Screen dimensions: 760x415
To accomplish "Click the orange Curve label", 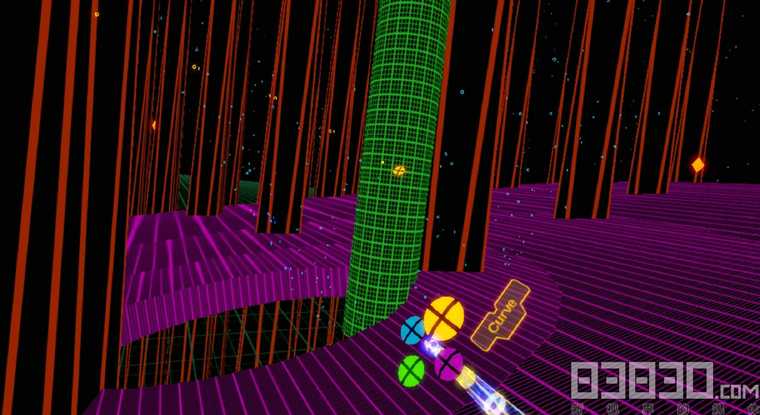I will (x=502, y=315).
